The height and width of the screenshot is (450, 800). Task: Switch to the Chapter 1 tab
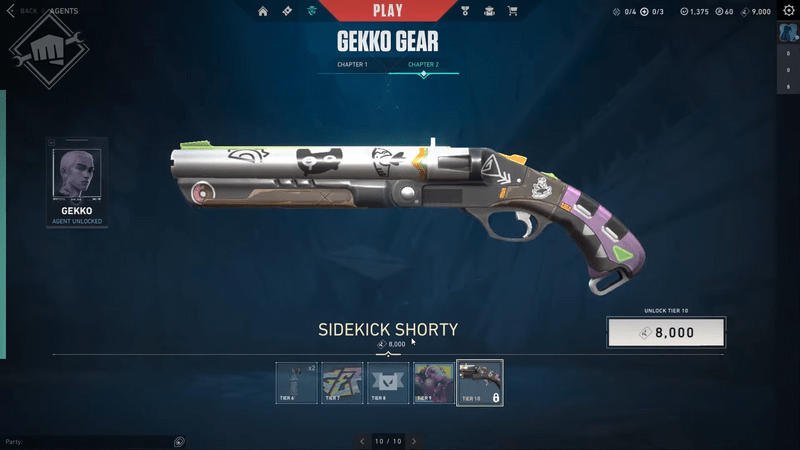pyautogui.click(x=352, y=65)
